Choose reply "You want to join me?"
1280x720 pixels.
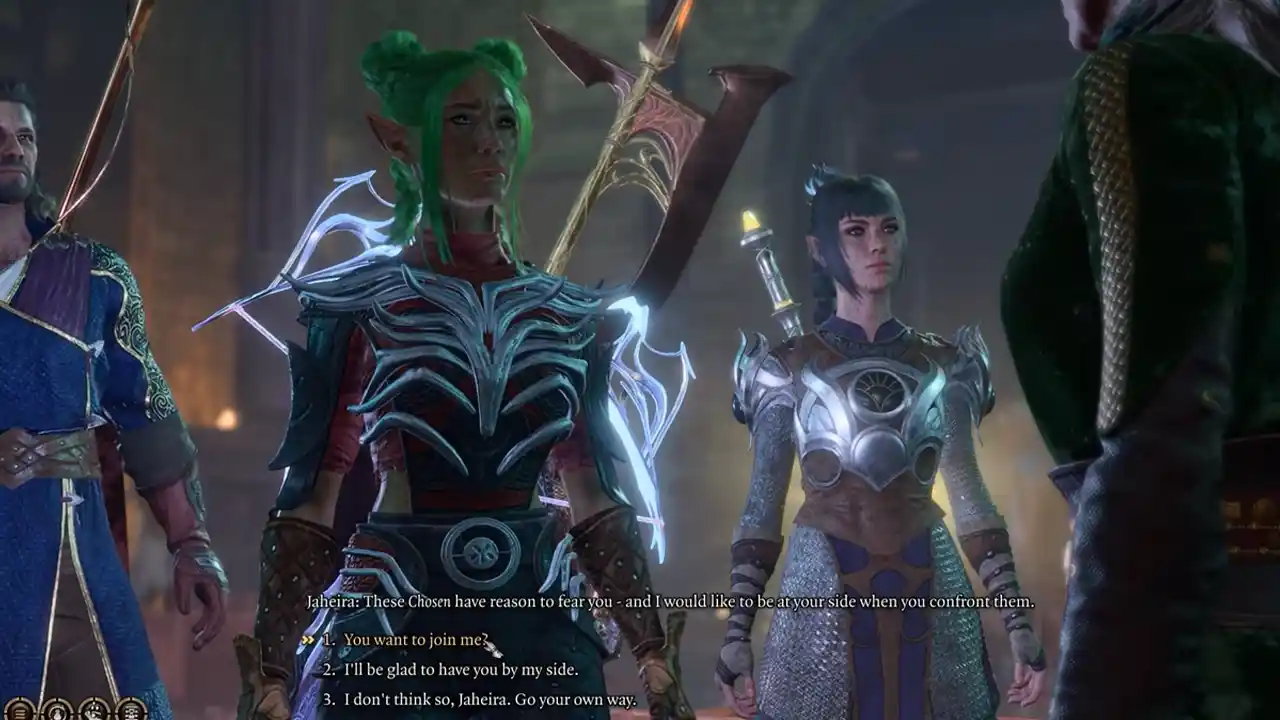click(x=415, y=640)
